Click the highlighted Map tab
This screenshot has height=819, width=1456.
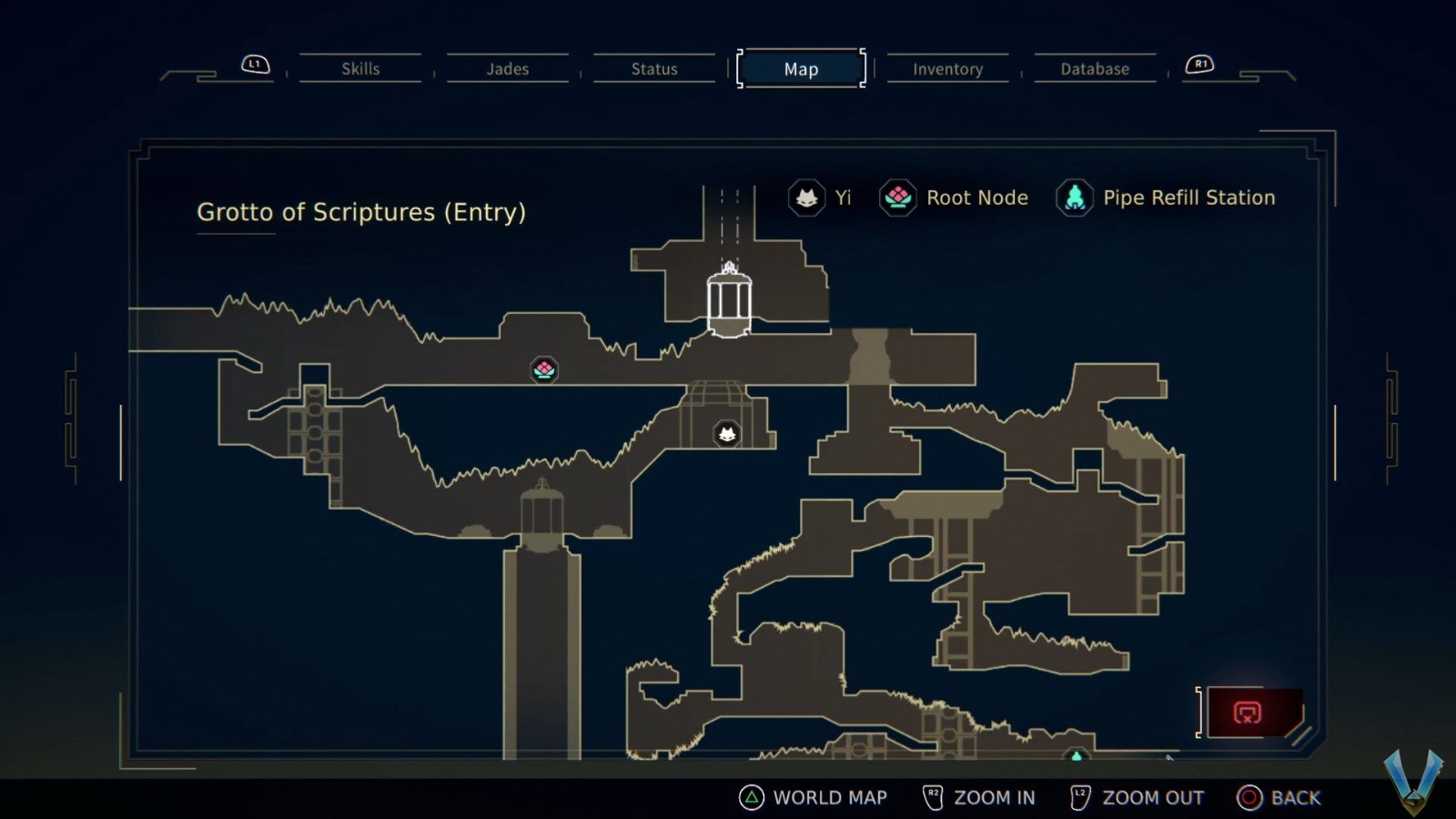pos(799,68)
